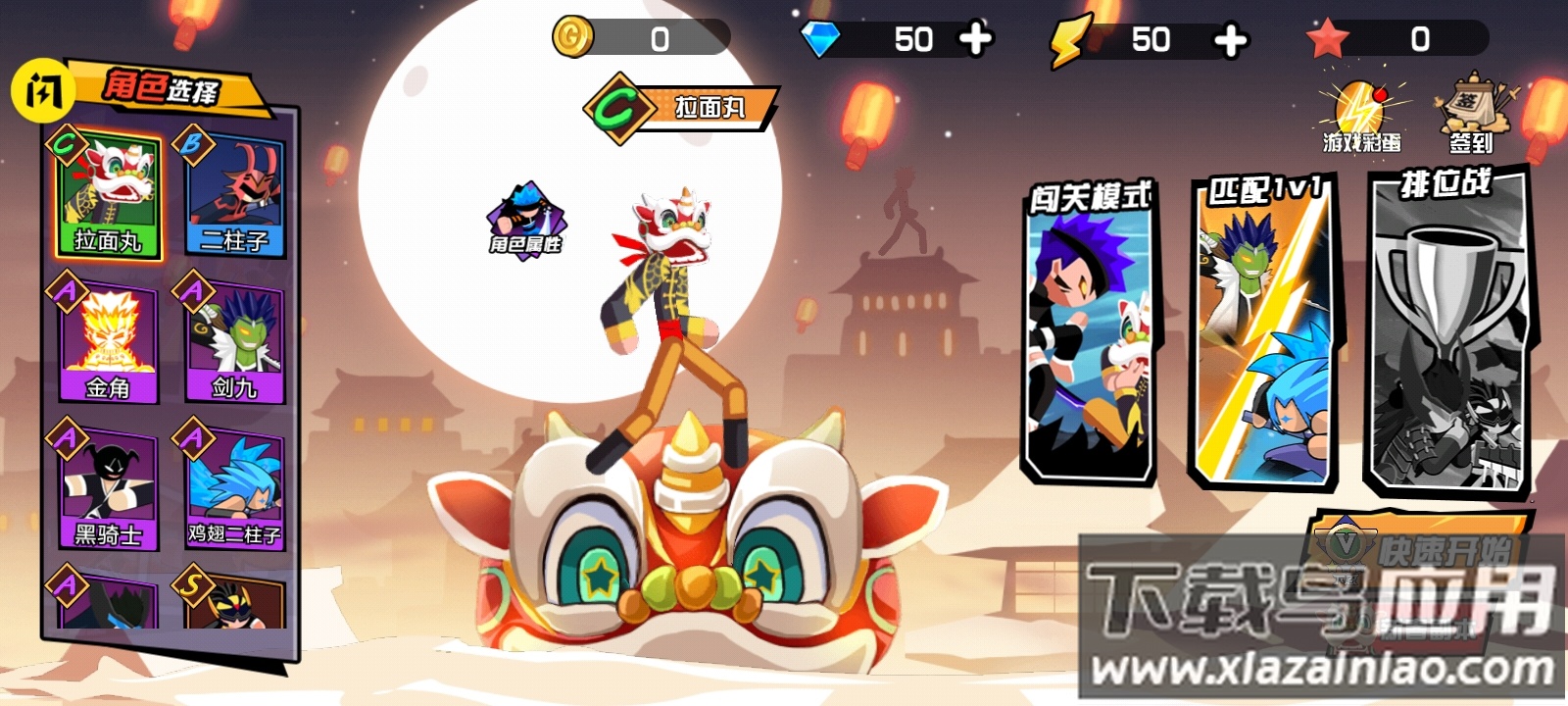Select the 拉面丸 lion dance character
This screenshot has width=1568, height=706.
coord(107,195)
